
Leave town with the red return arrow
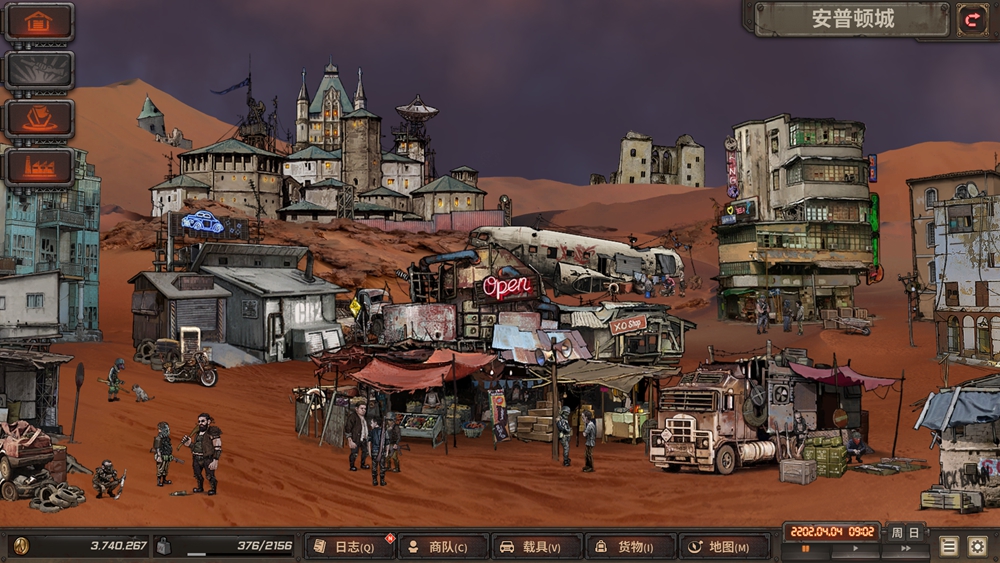pyautogui.click(x=971, y=19)
